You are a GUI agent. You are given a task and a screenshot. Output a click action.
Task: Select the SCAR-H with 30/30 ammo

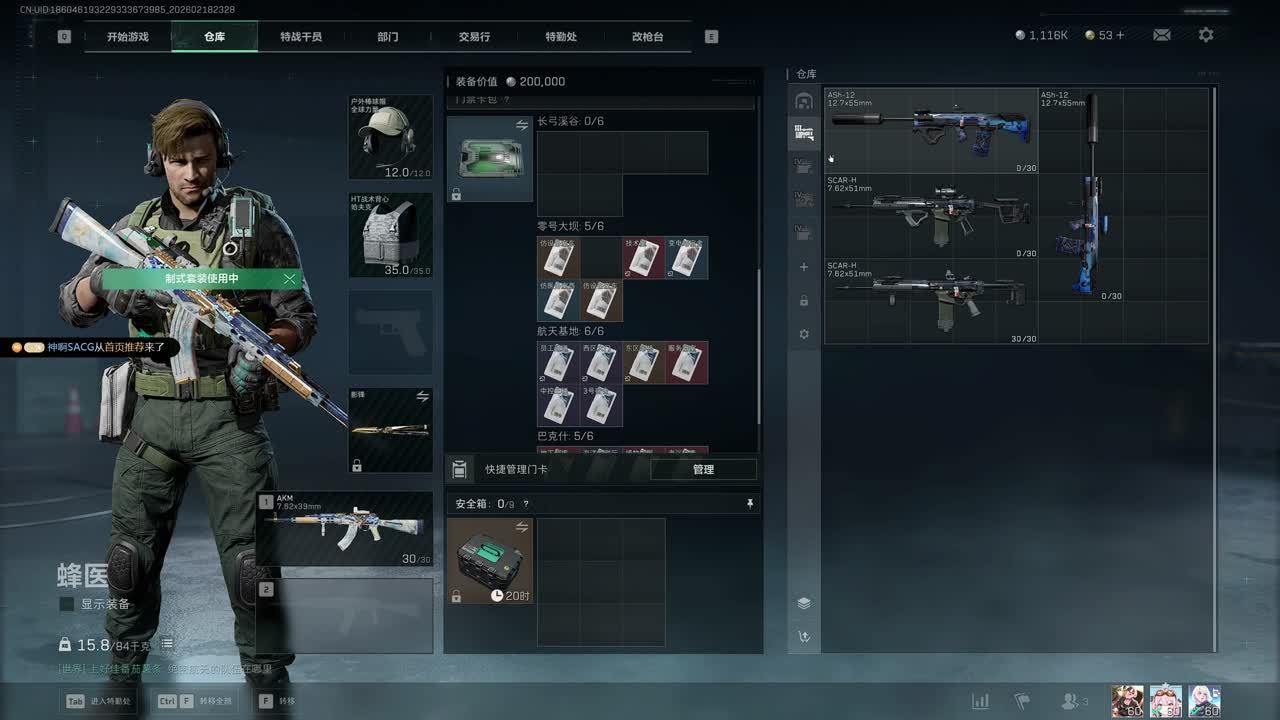click(x=930, y=301)
